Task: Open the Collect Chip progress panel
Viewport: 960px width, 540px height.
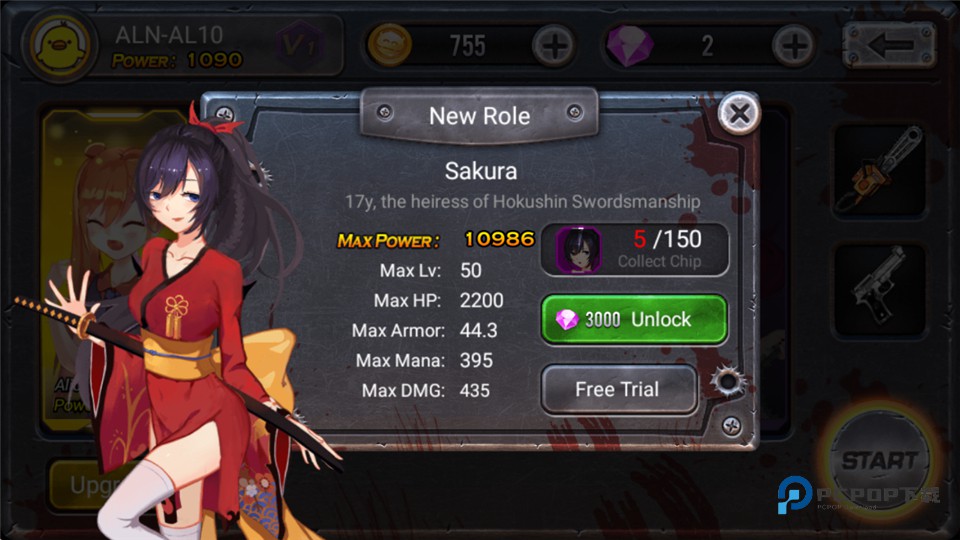Action: tap(634, 249)
